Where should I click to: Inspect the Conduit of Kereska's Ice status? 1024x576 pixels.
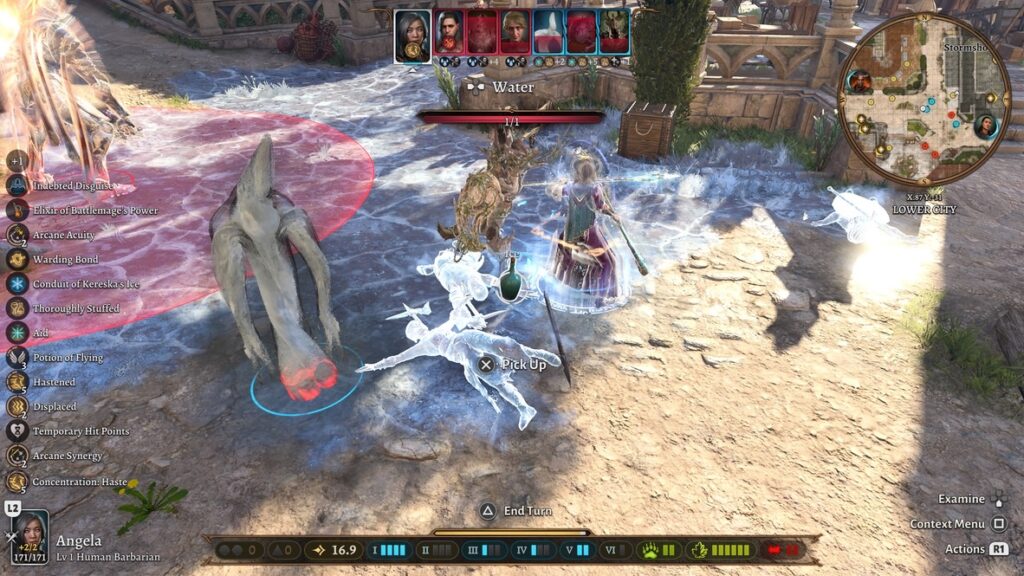[x=17, y=283]
